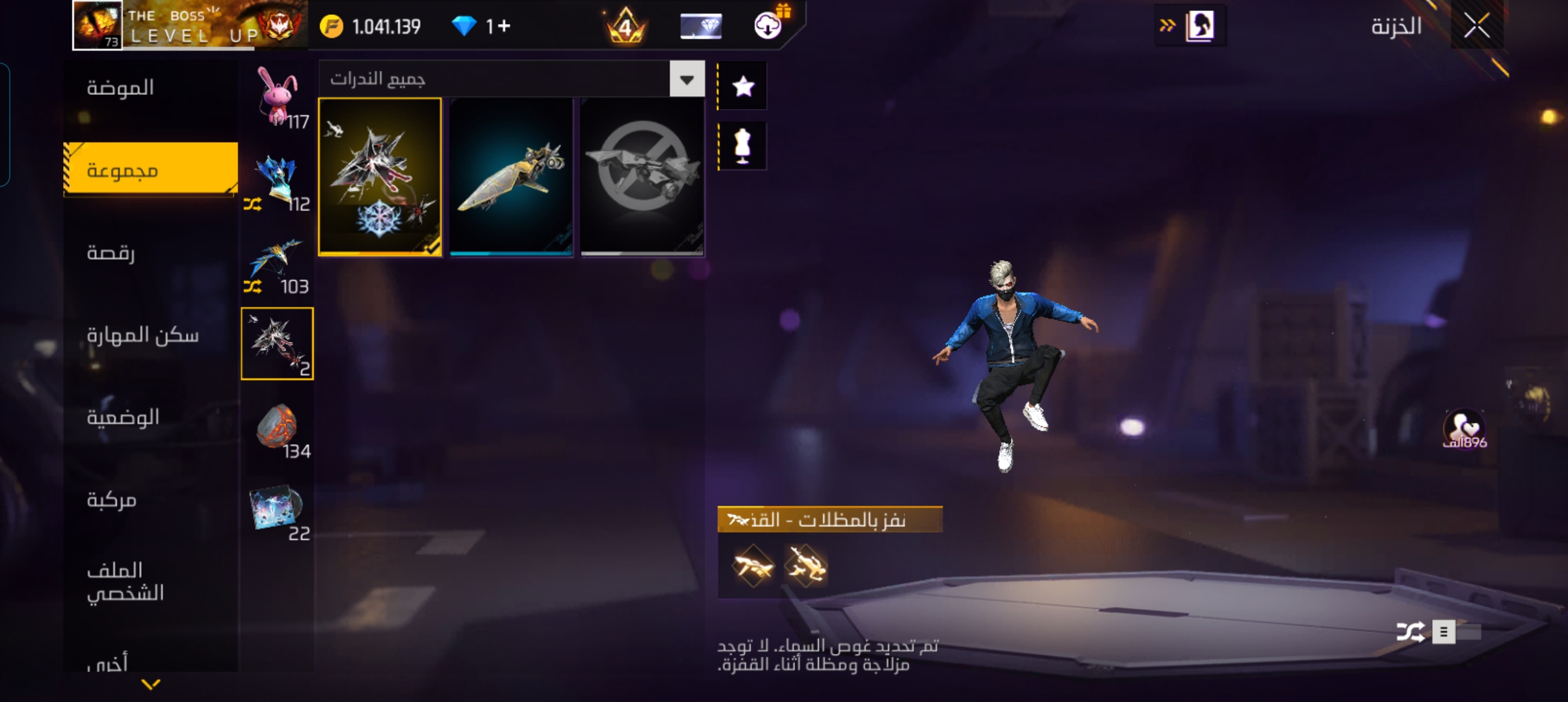Toggle the shuffle icon near the platform
This screenshot has width=1568, height=702.
click(1410, 632)
